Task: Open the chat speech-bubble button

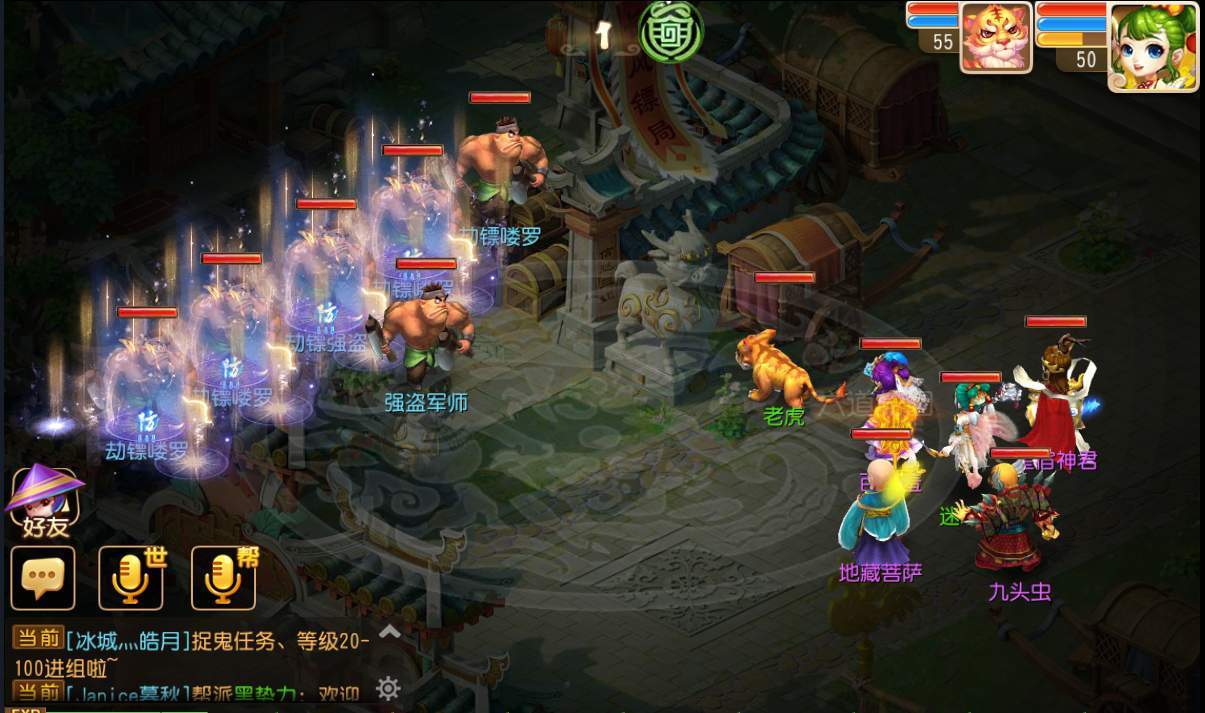Action: (x=43, y=578)
